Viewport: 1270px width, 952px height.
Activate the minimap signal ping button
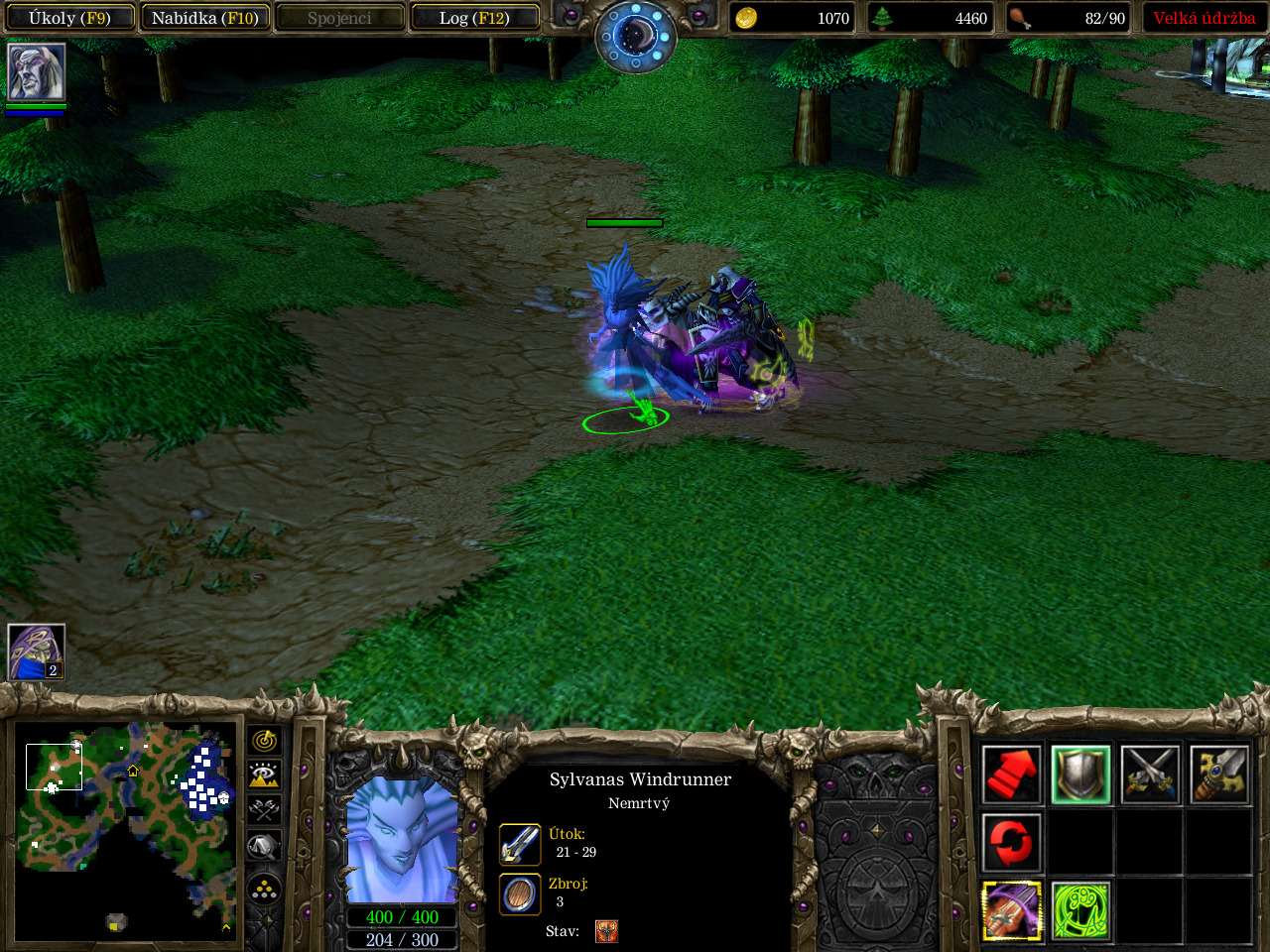tap(265, 741)
